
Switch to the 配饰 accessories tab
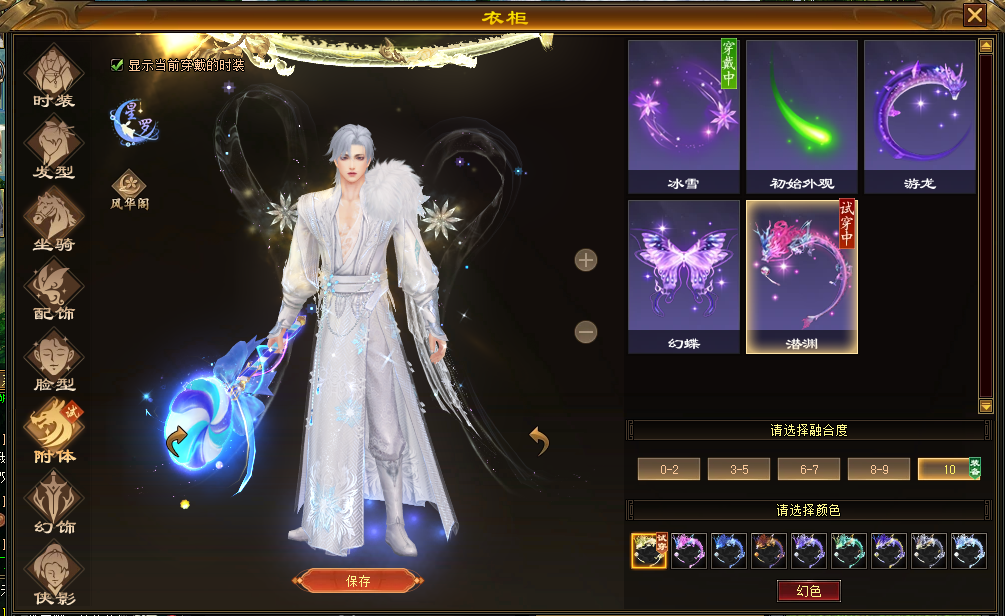point(54,289)
